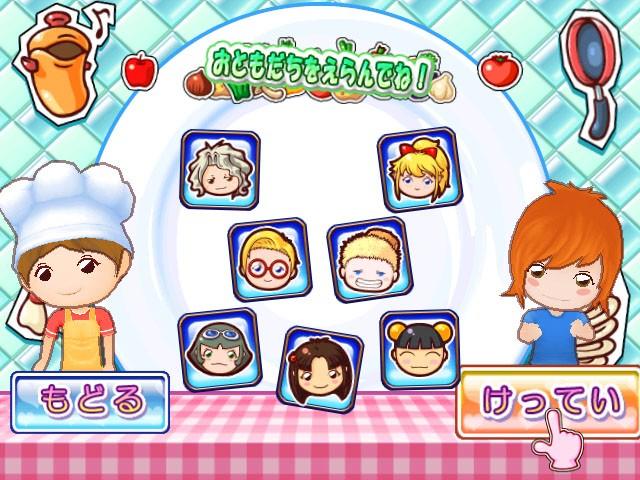The width and height of the screenshot is (640, 480).
Task: Select the grinning blond boy portrait
Action: (366, 258)
